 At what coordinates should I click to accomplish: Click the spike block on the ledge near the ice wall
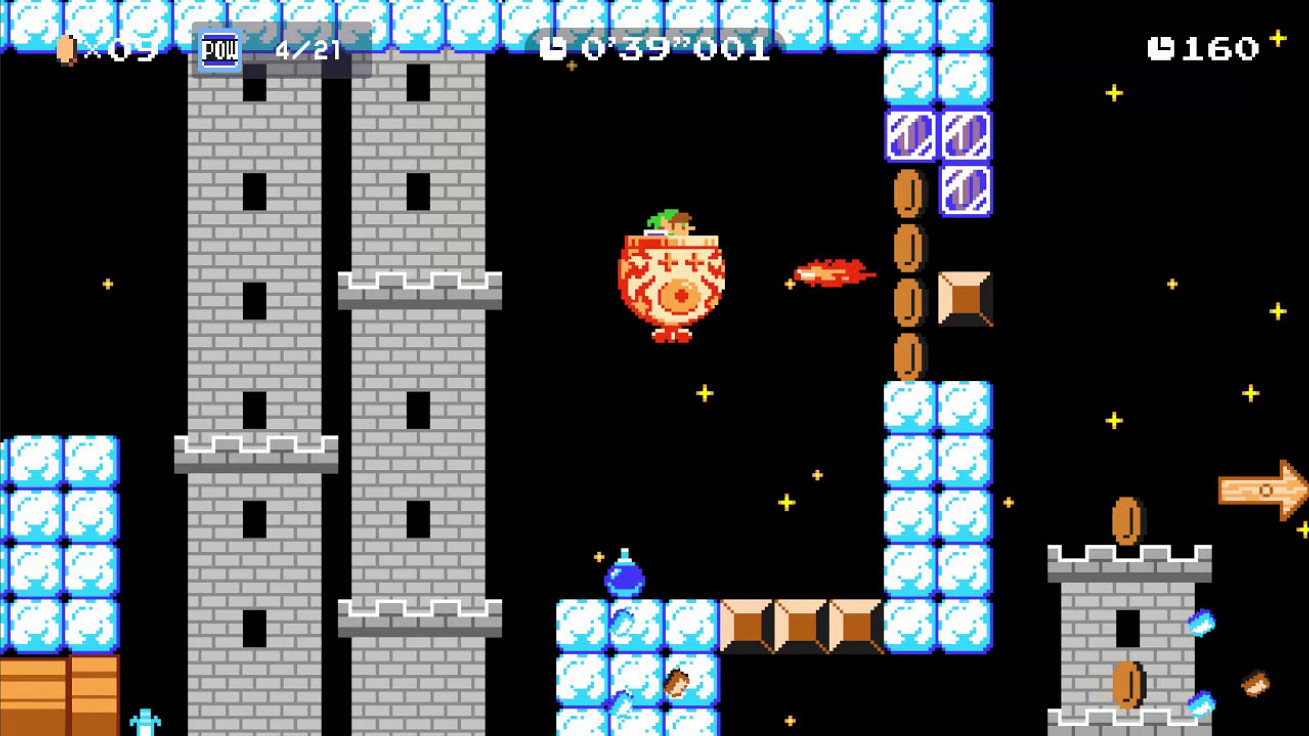click(x=965, y=296)
